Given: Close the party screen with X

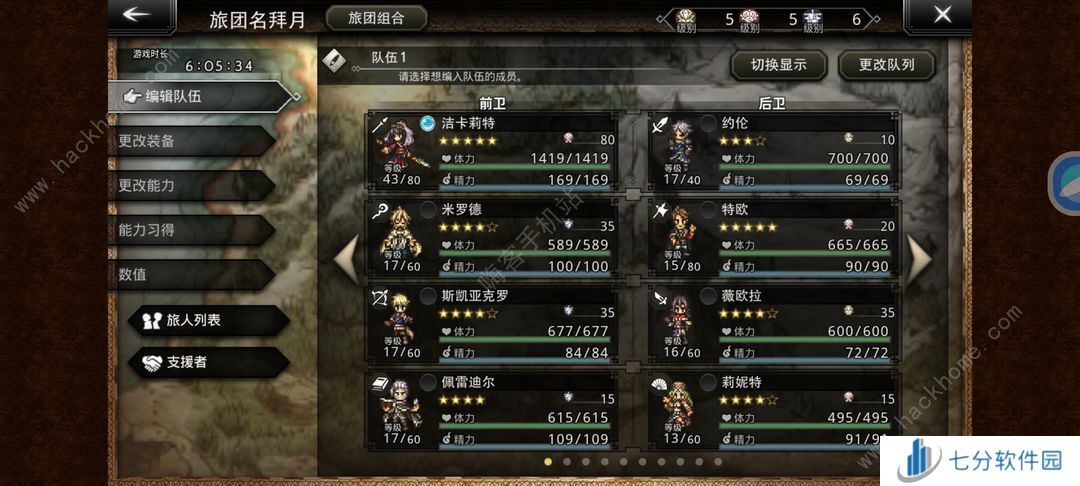Looking at the screenshot, I should coord(941,16).
